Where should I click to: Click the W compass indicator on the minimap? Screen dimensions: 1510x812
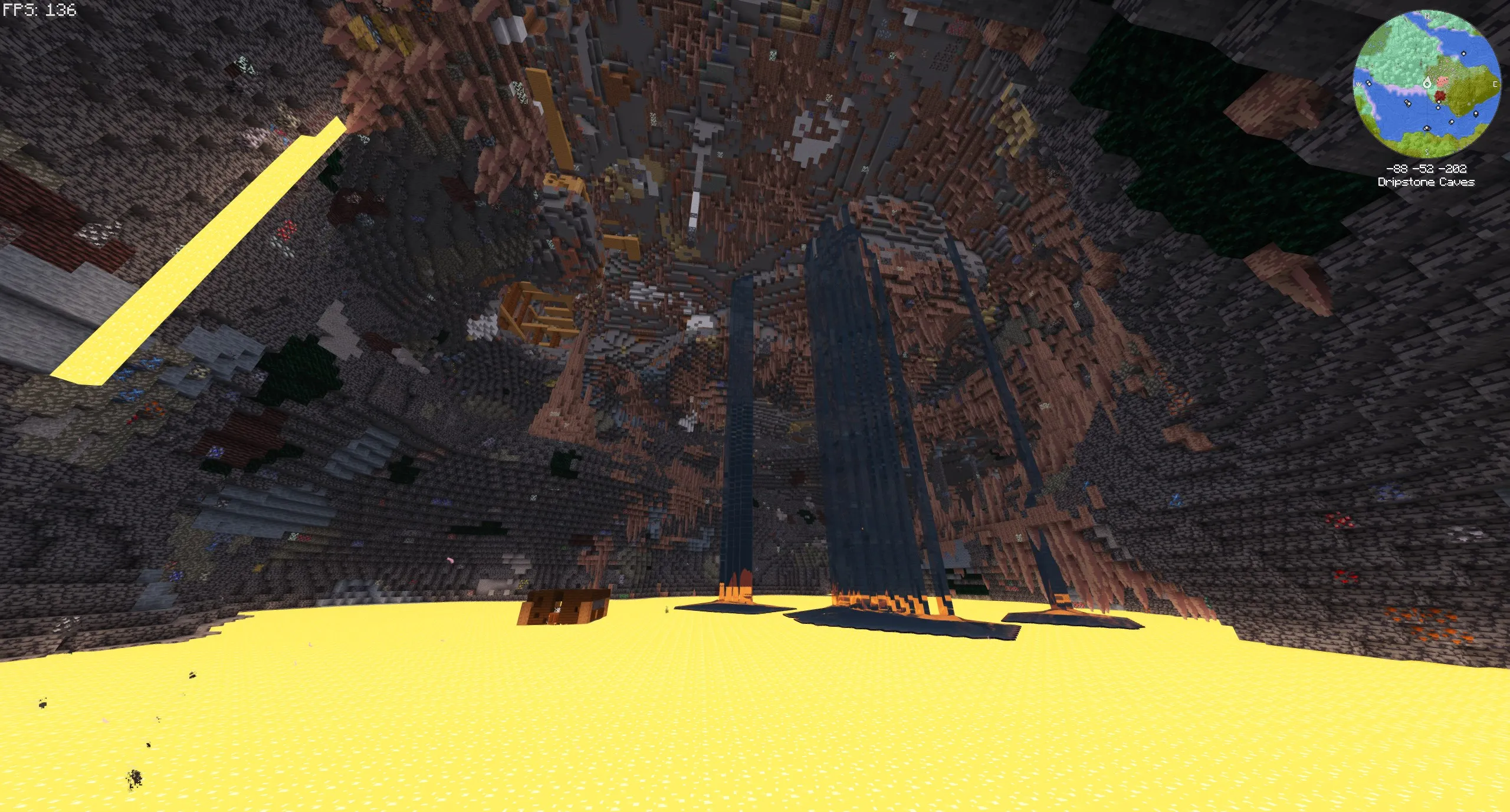(1358, 84)
